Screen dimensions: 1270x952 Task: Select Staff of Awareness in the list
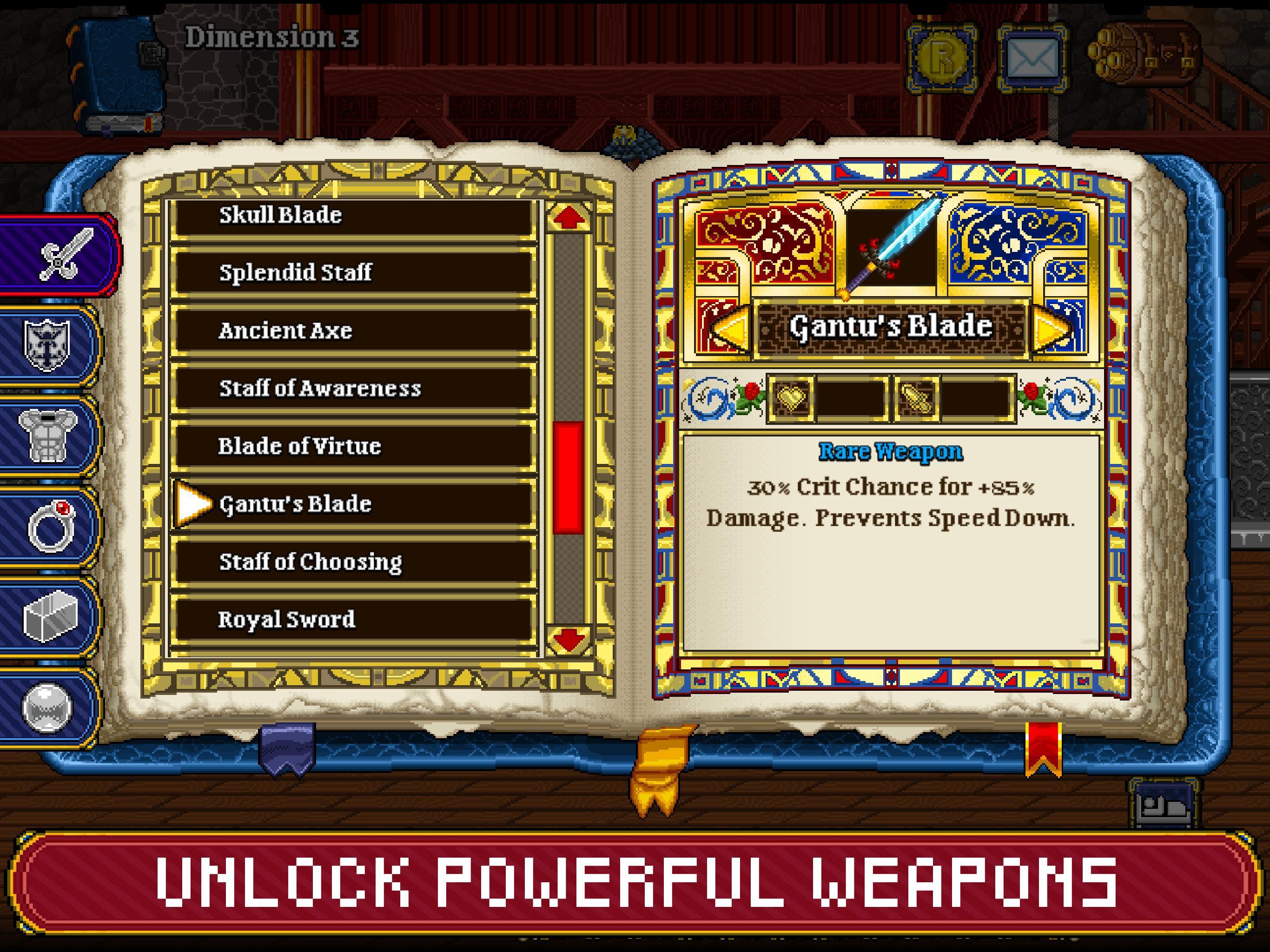coord(356,388)
